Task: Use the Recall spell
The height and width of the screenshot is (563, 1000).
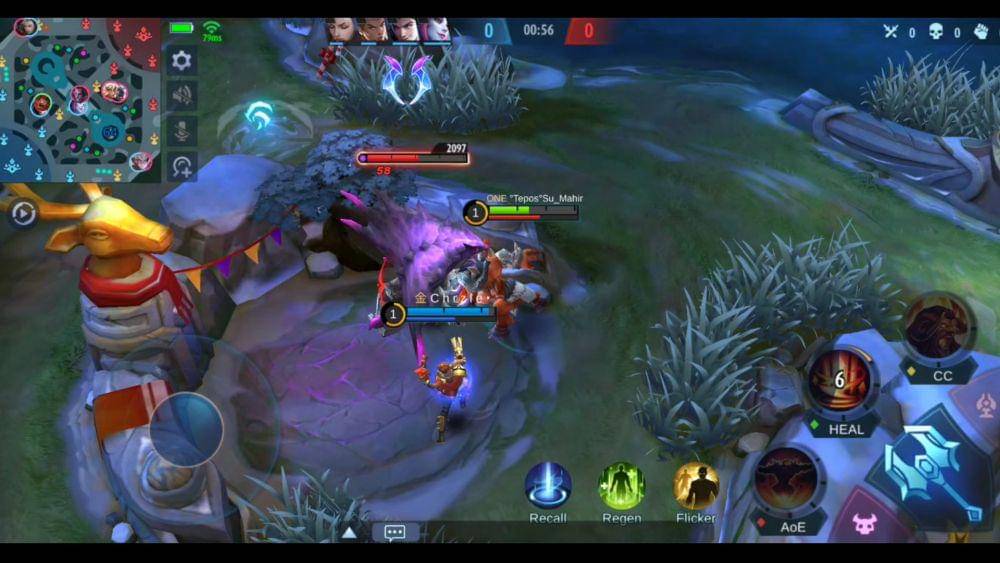Action: (548, 485)
